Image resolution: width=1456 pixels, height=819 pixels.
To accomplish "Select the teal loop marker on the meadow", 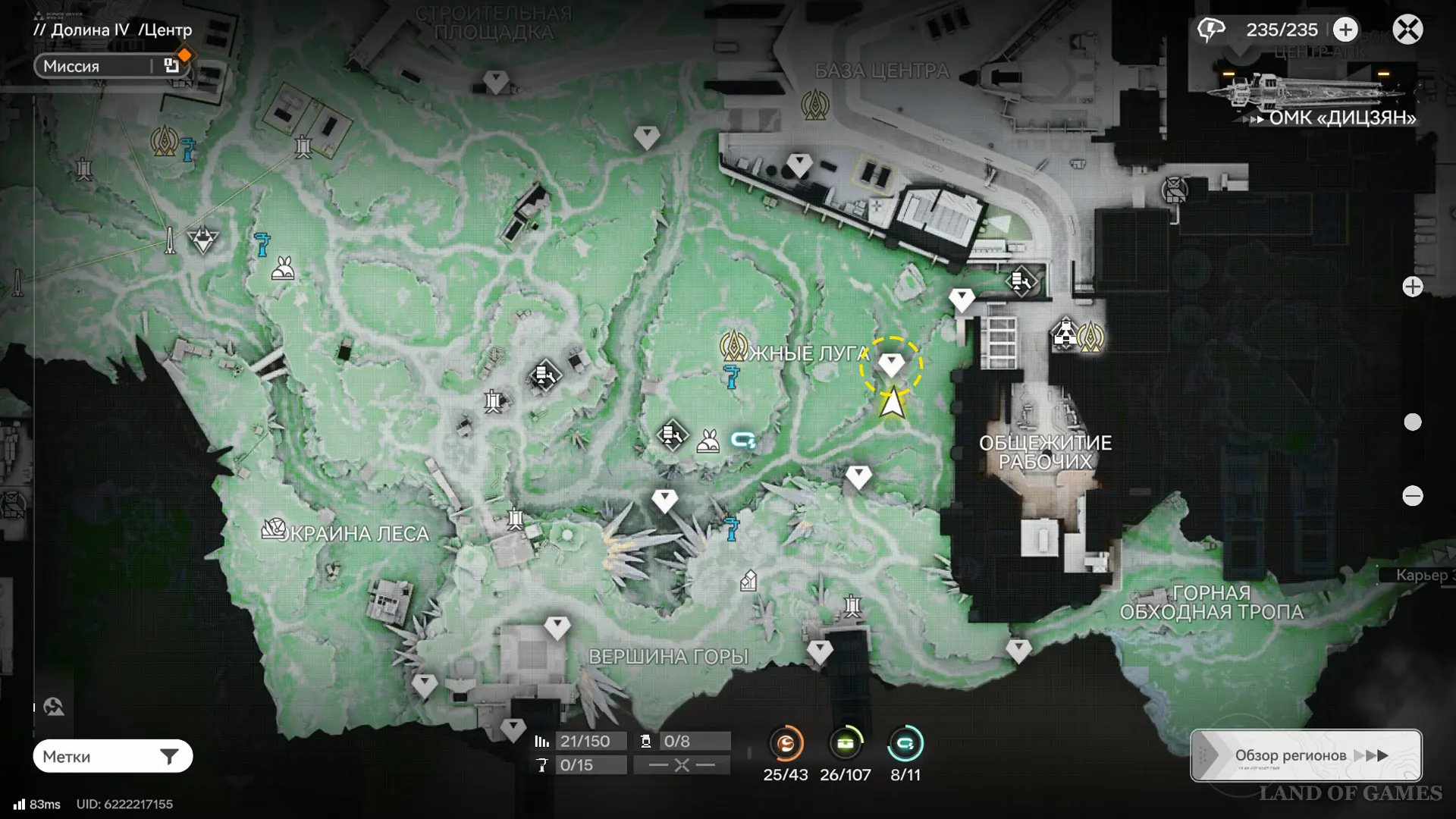I will (x=742, y=440).
